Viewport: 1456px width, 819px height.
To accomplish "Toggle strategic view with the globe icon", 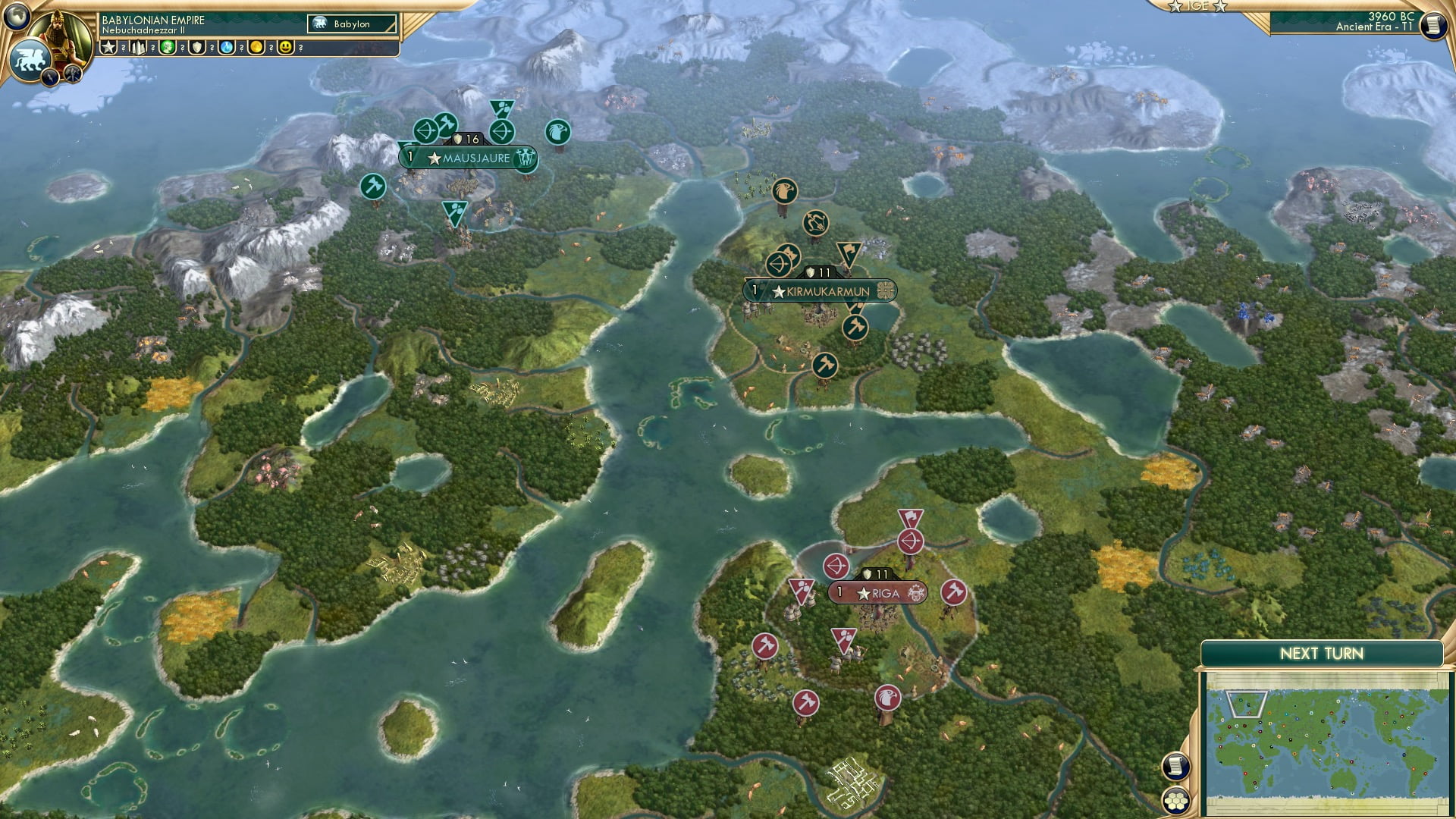I will [x=17, y=17].
